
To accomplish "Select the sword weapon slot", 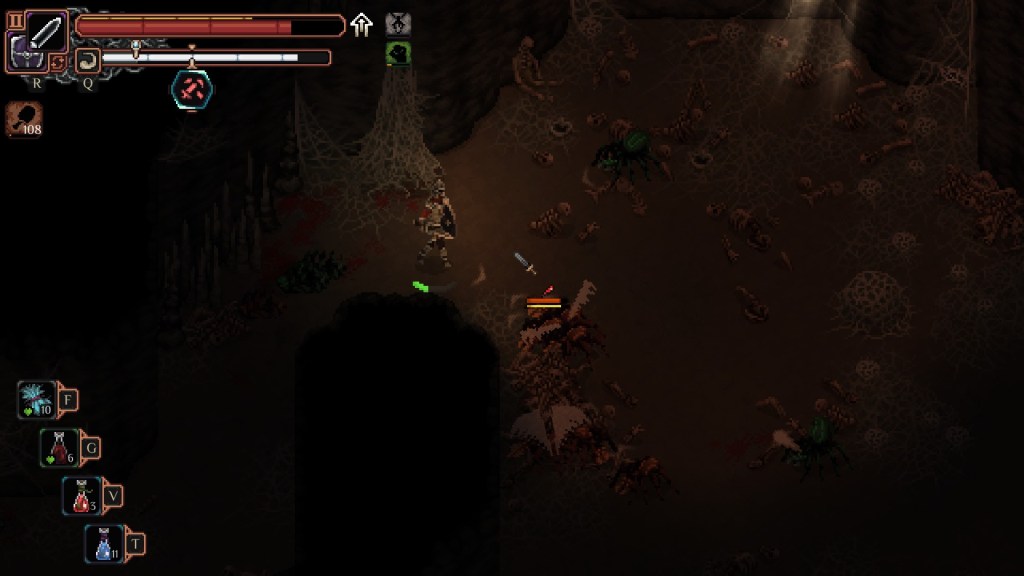I will point(46,32).
